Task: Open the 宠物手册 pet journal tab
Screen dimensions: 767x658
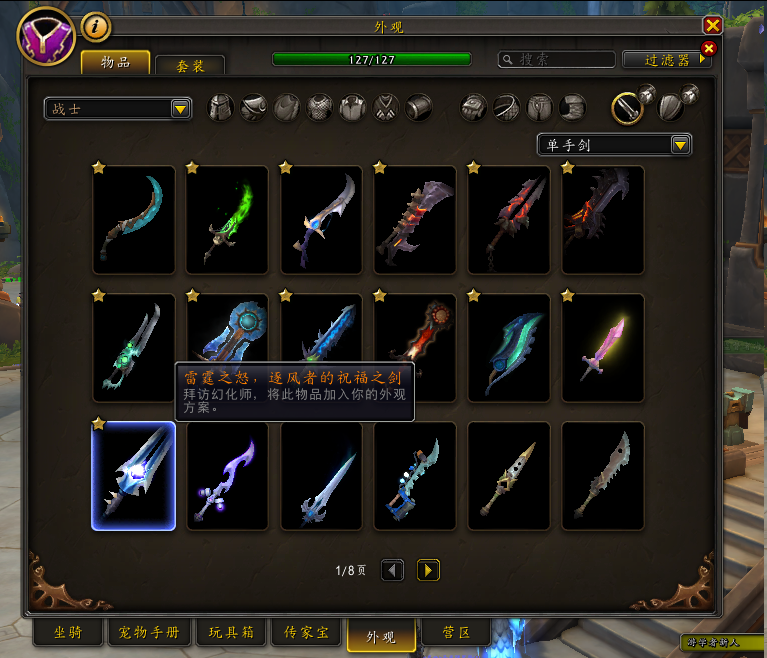Action: (149, 633)
